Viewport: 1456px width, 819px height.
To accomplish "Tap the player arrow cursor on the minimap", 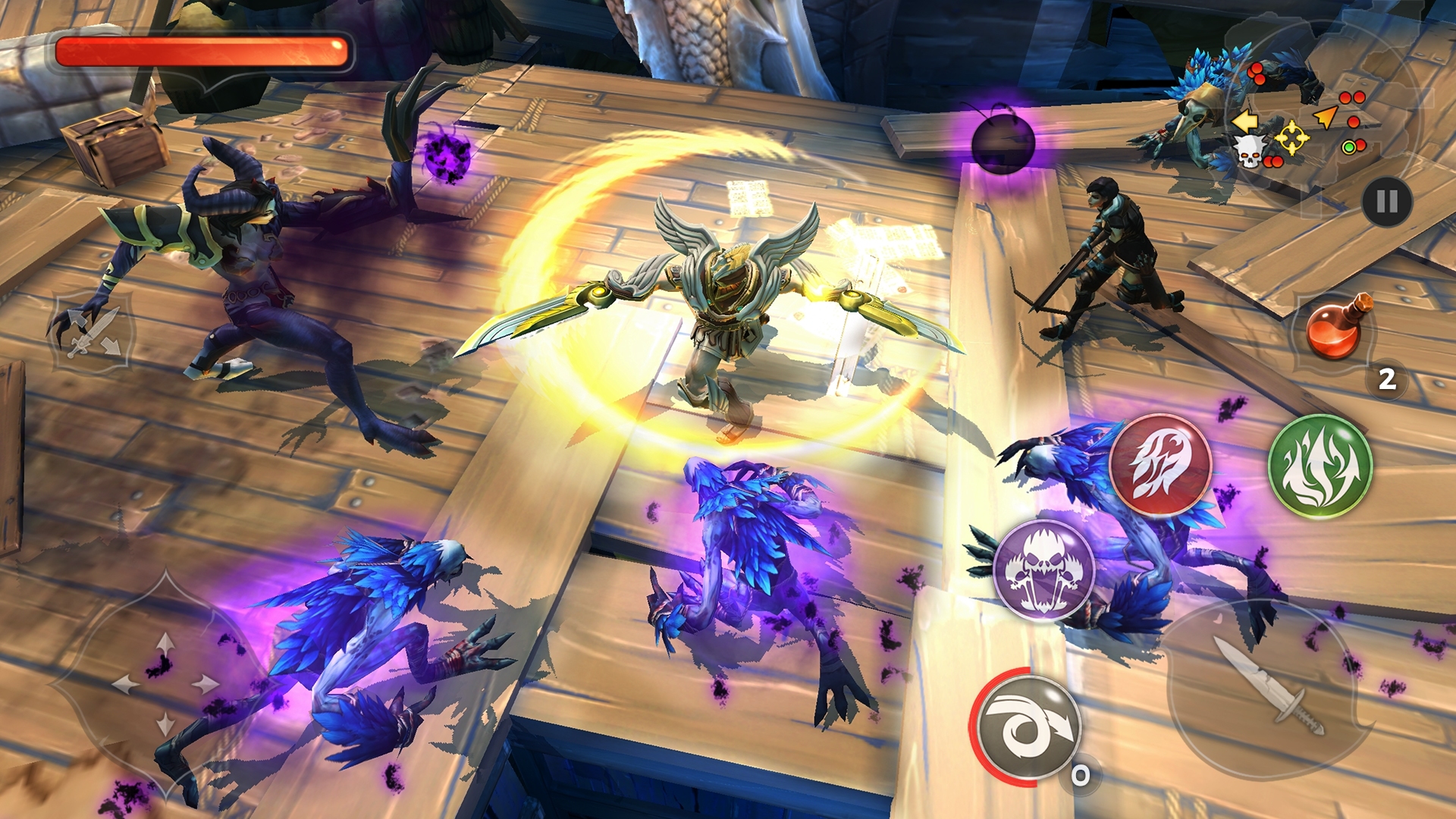I will [x=1327, y=118].
